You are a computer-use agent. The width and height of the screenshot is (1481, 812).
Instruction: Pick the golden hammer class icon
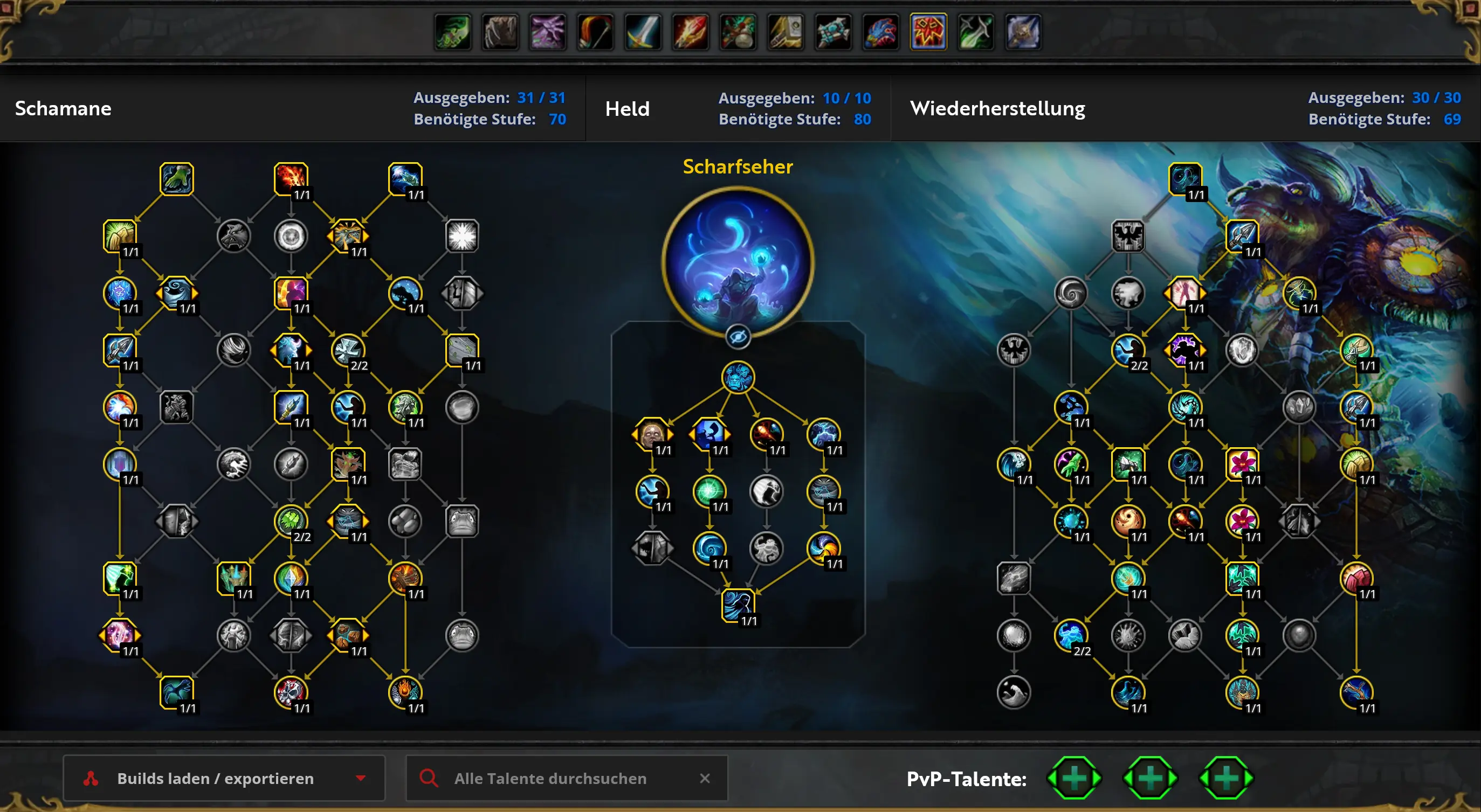786,32
